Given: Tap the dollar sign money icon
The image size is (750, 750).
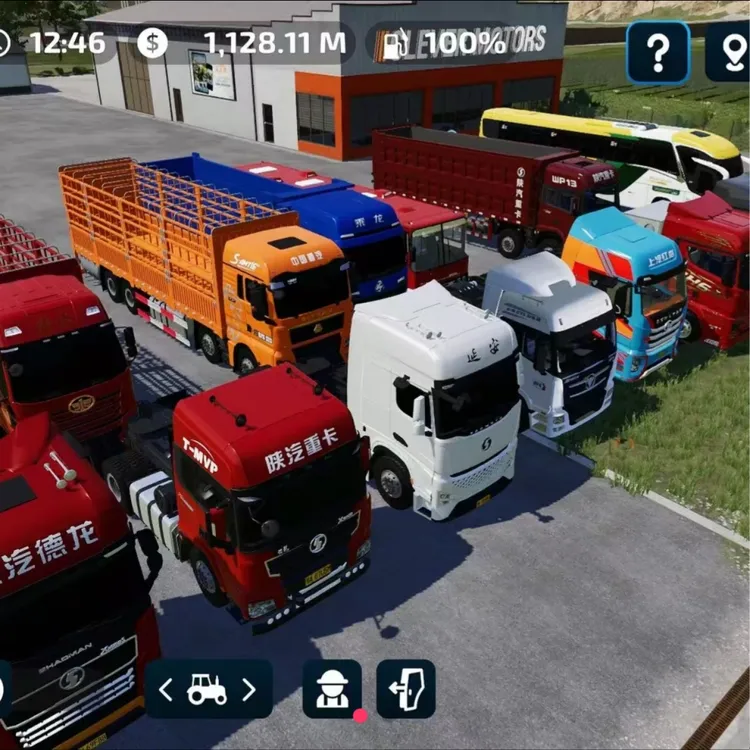Looking at the screenshot, I should pyautogui.click(x=153, y=43).
